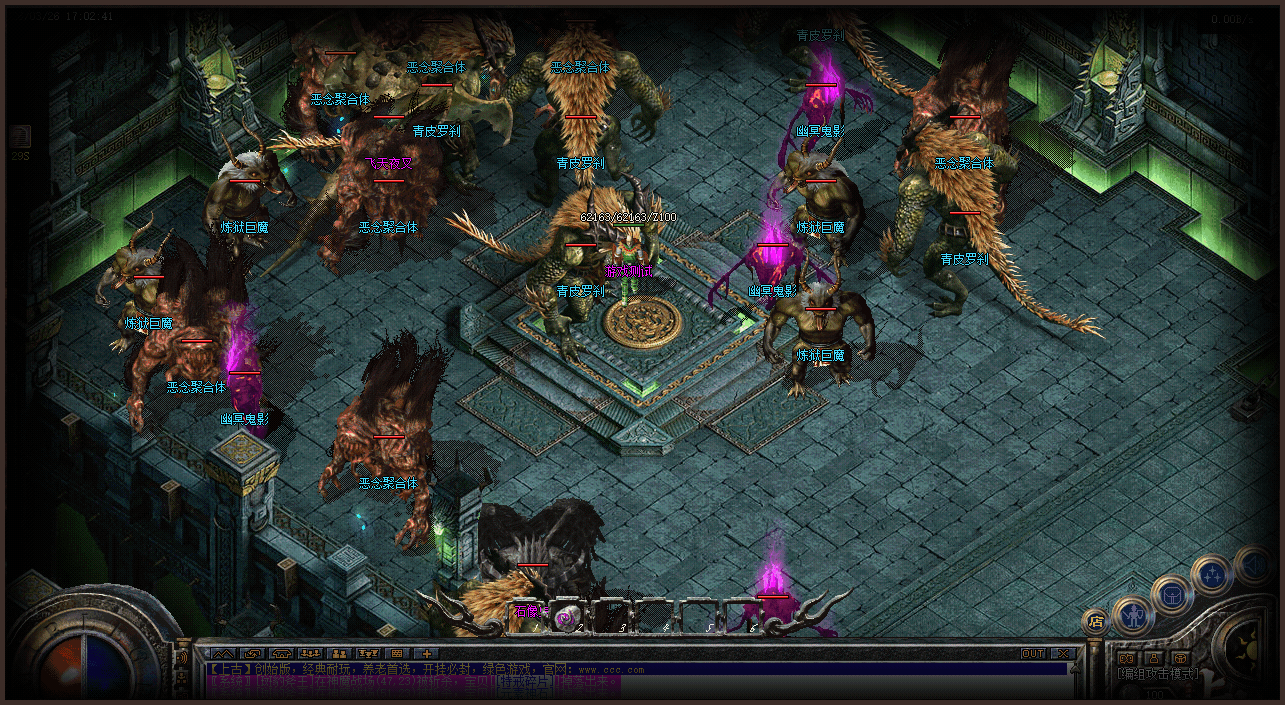1285x705 pixels.
Task: Click the OUT button above the chat
Action: point(1032,654)
